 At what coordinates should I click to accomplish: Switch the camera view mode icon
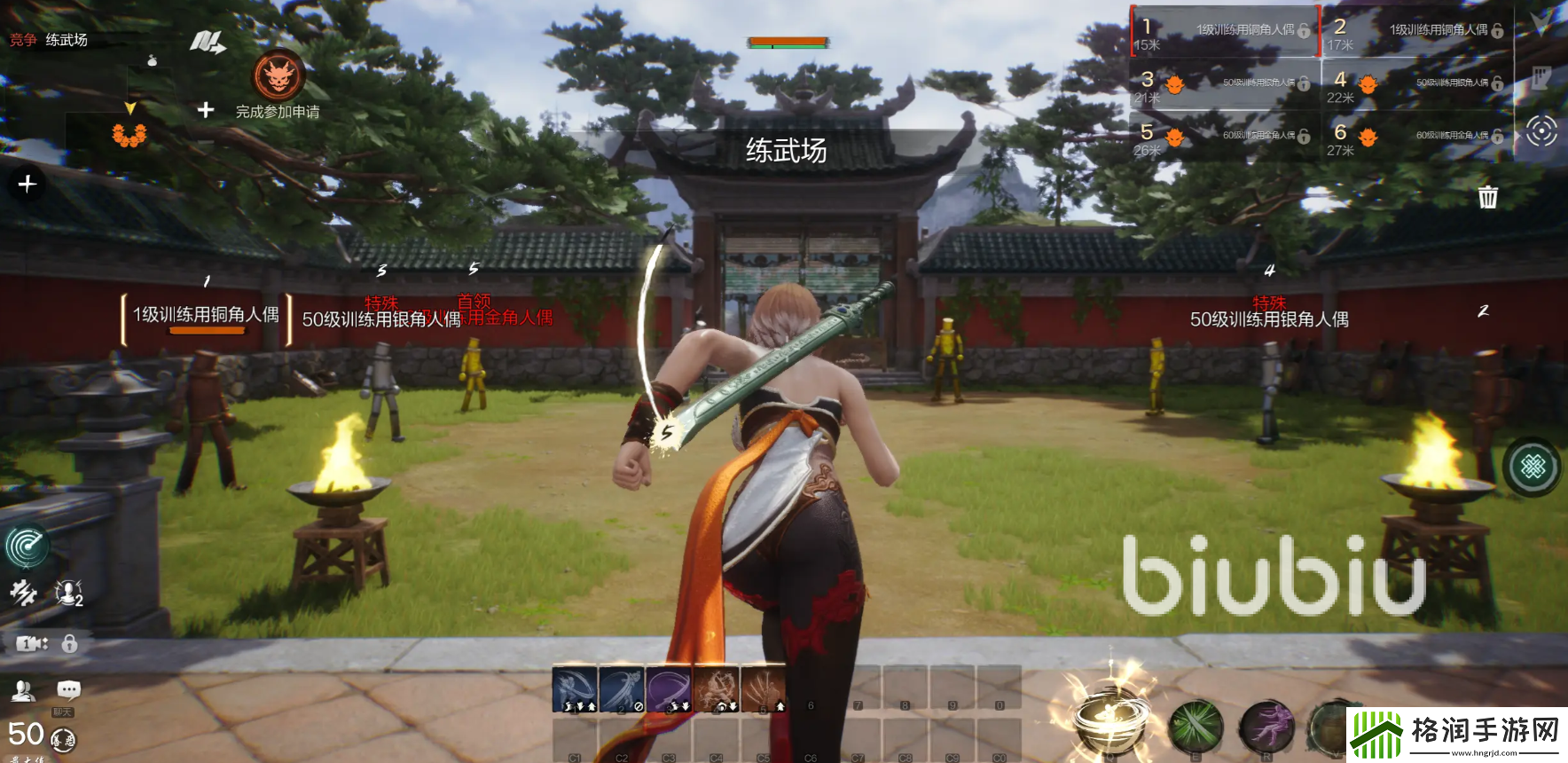31,643
